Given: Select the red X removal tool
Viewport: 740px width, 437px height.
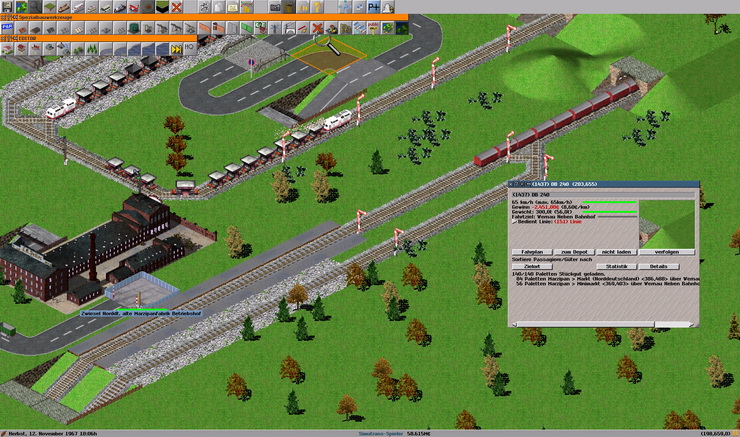Looking at the screenshot, I should click(x=177, y=7).
